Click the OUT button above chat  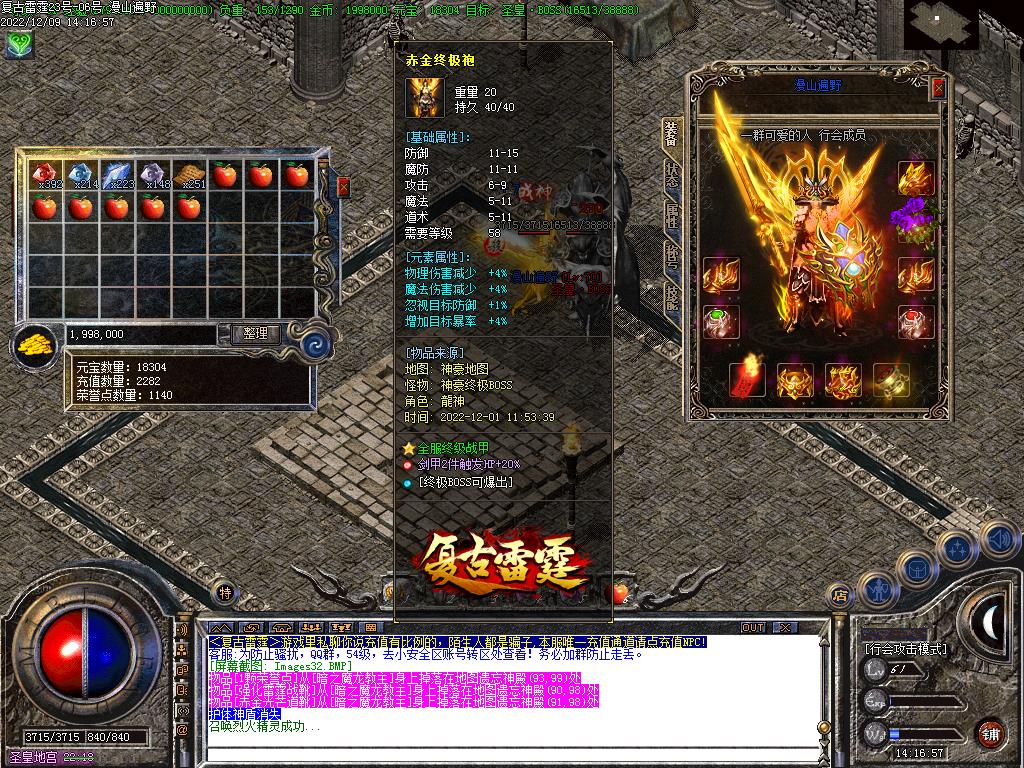pyautogui.click(x=753, y=627)
